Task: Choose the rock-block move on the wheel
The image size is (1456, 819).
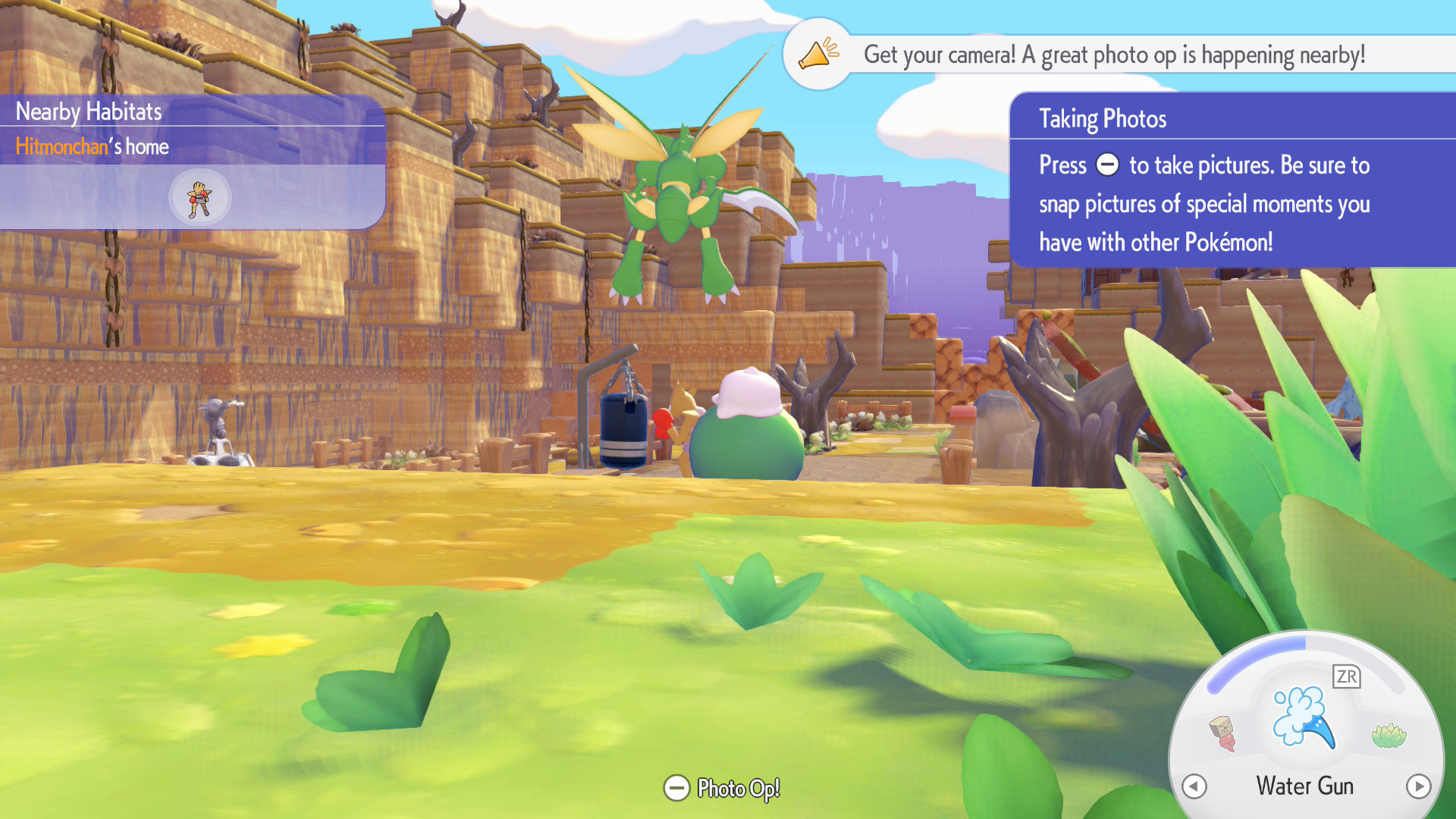Action: [1222, 733]
